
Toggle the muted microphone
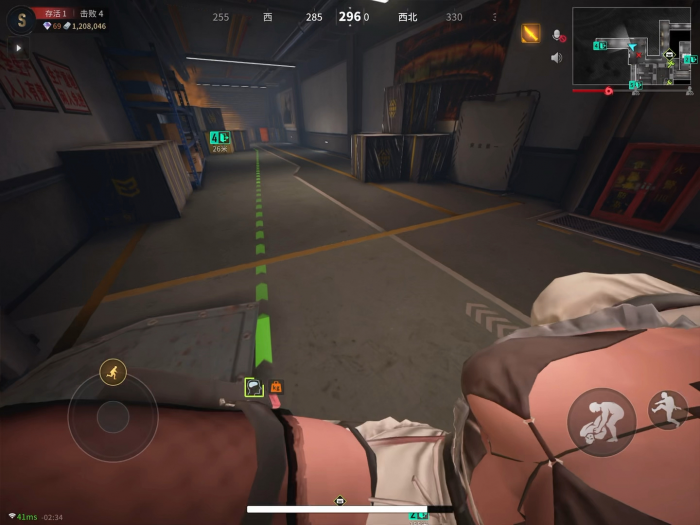click(x=557, y=36)
